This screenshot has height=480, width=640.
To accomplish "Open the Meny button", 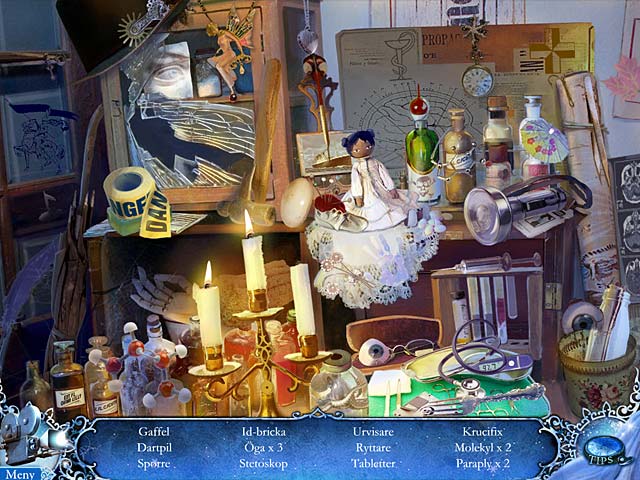I will pyautogui.click(x=19, y=474).
